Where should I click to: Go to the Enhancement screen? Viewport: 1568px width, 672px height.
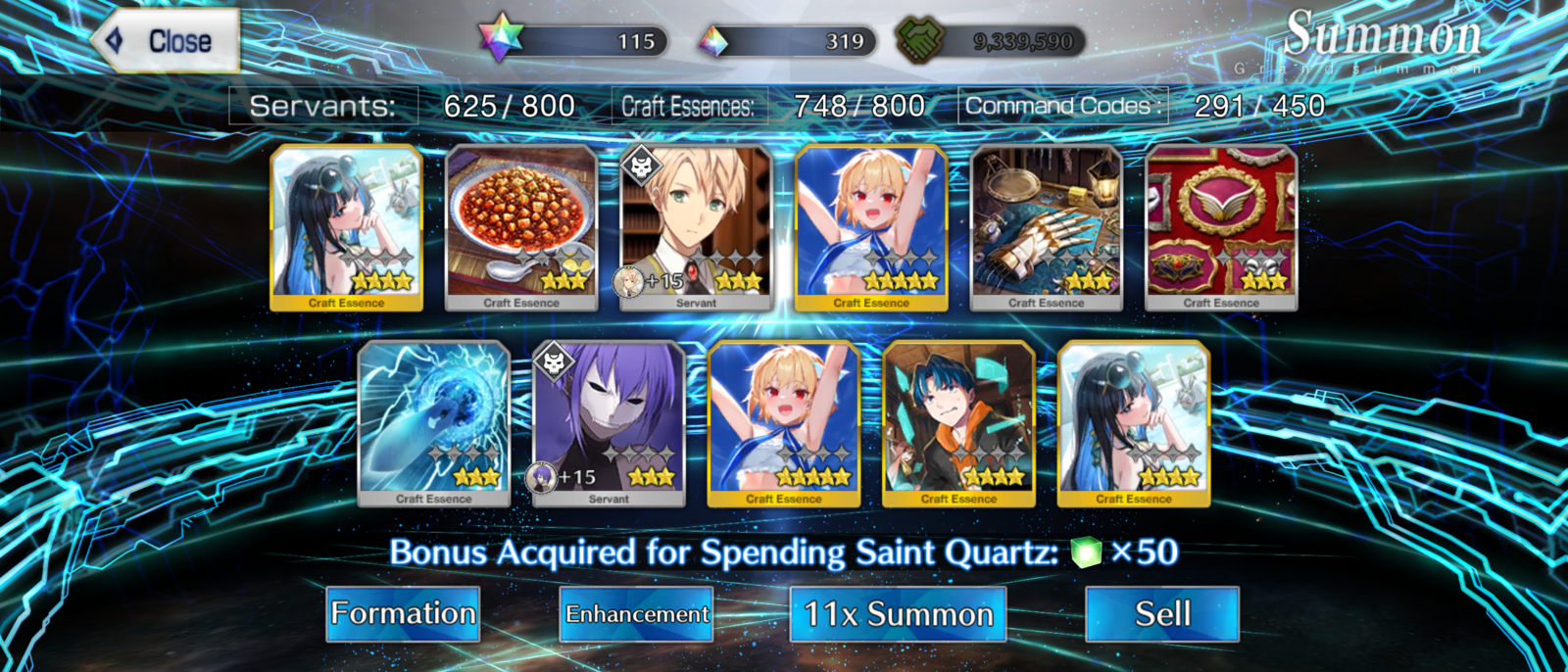[637, 614]
